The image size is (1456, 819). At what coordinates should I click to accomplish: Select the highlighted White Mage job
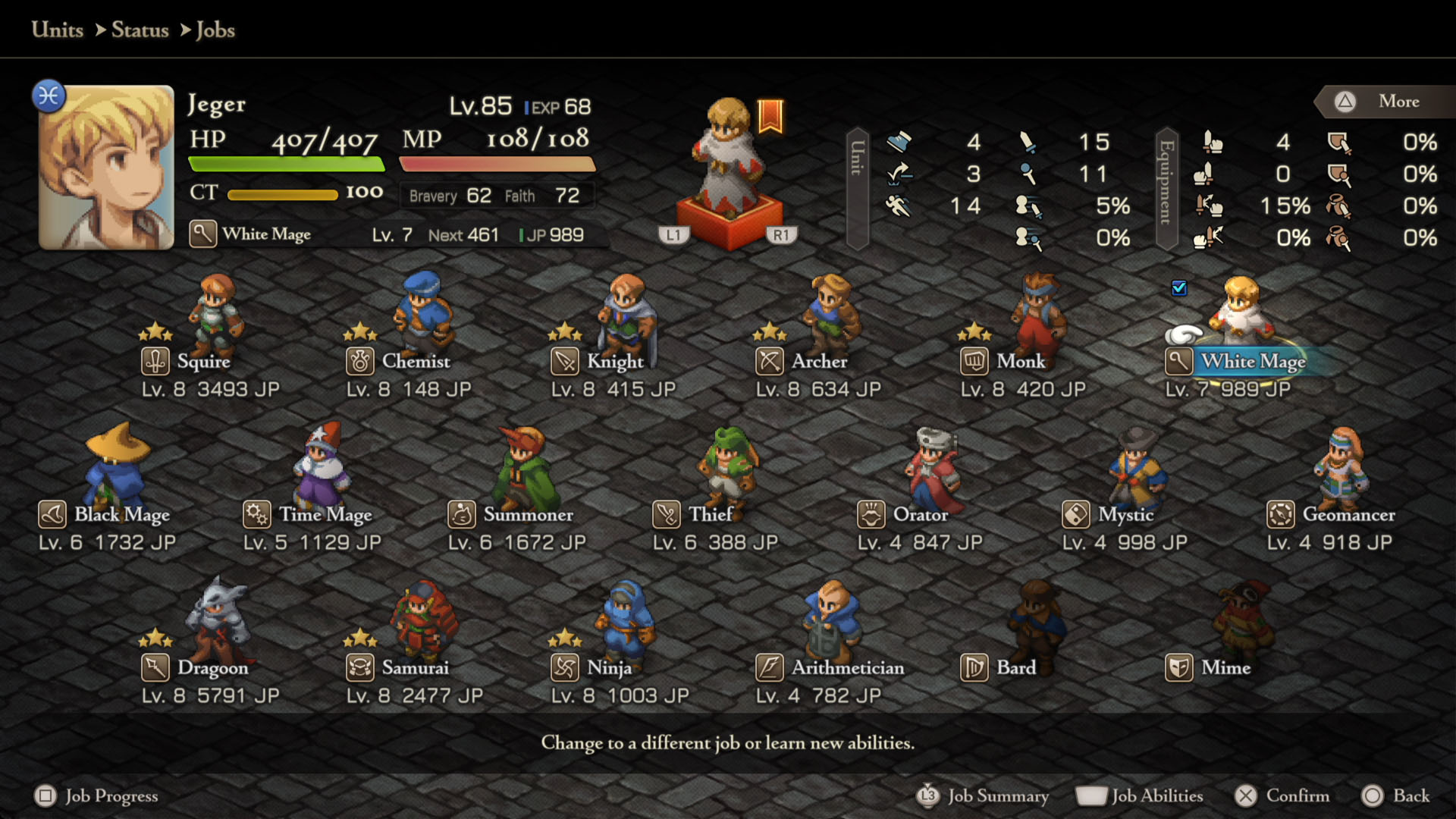(1253, 362)
